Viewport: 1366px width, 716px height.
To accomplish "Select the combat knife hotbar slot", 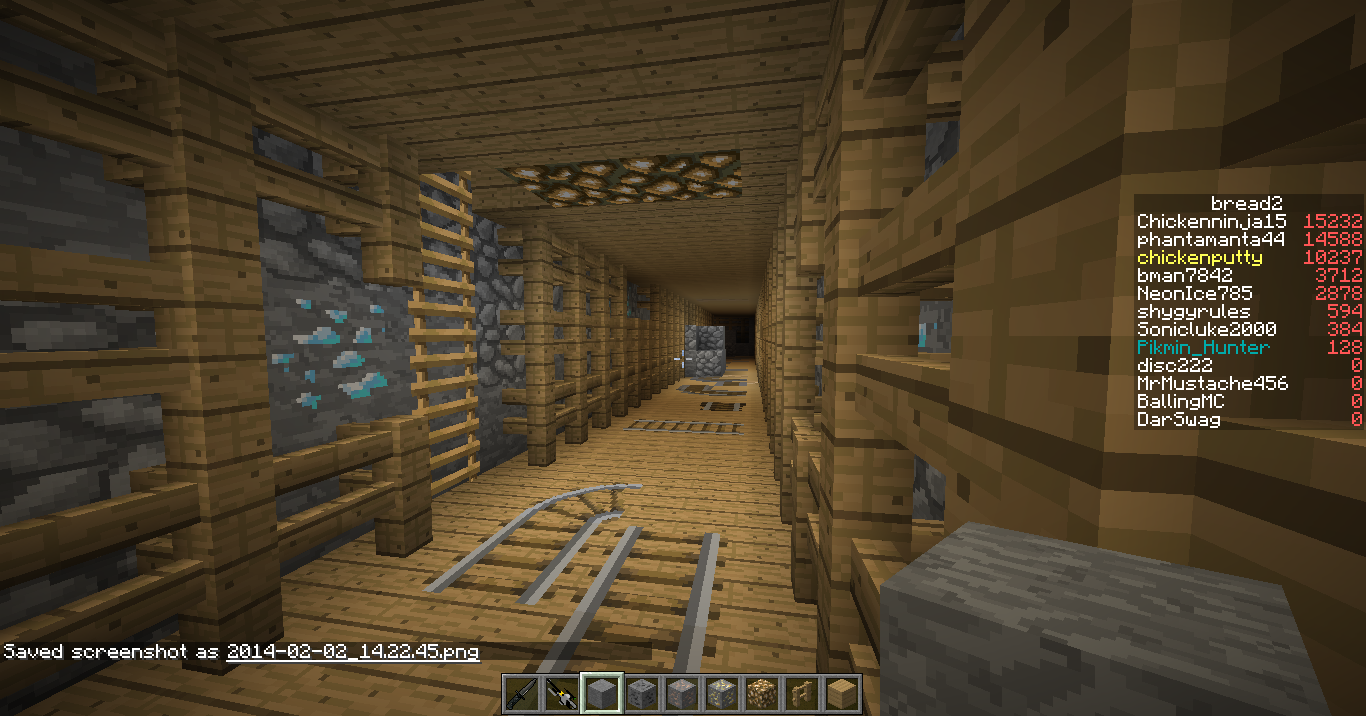I will click(x=522, y=693).
